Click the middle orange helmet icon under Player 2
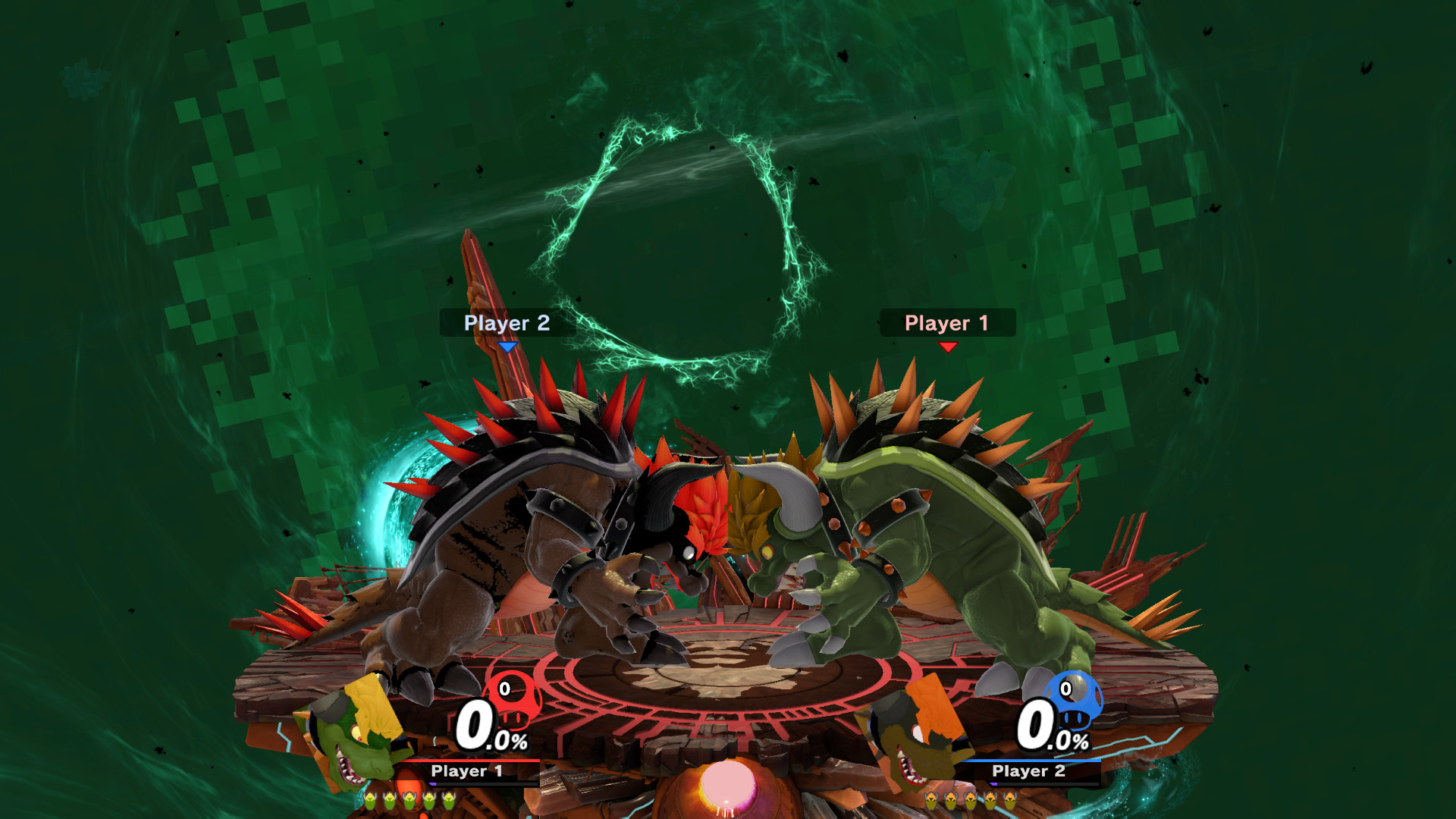1456x819 pixels. tap(970, 801)
